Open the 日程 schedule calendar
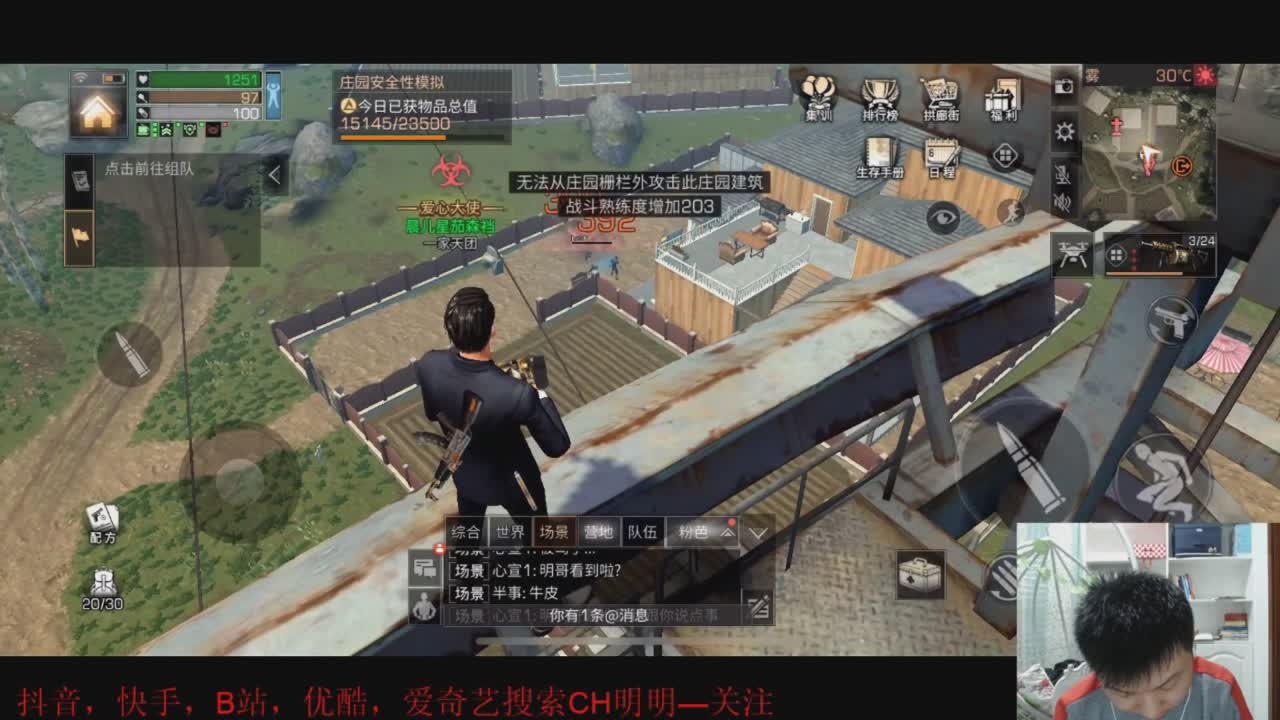This screenshot has width=1280, height=720. (941, 157)
